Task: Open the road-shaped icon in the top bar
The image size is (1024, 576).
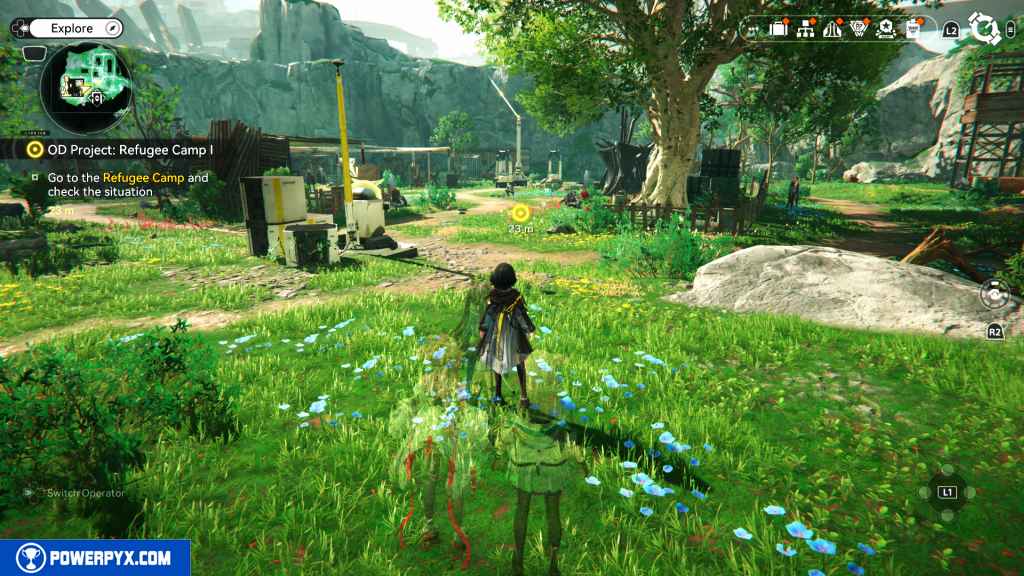Action: pos(832,29)
